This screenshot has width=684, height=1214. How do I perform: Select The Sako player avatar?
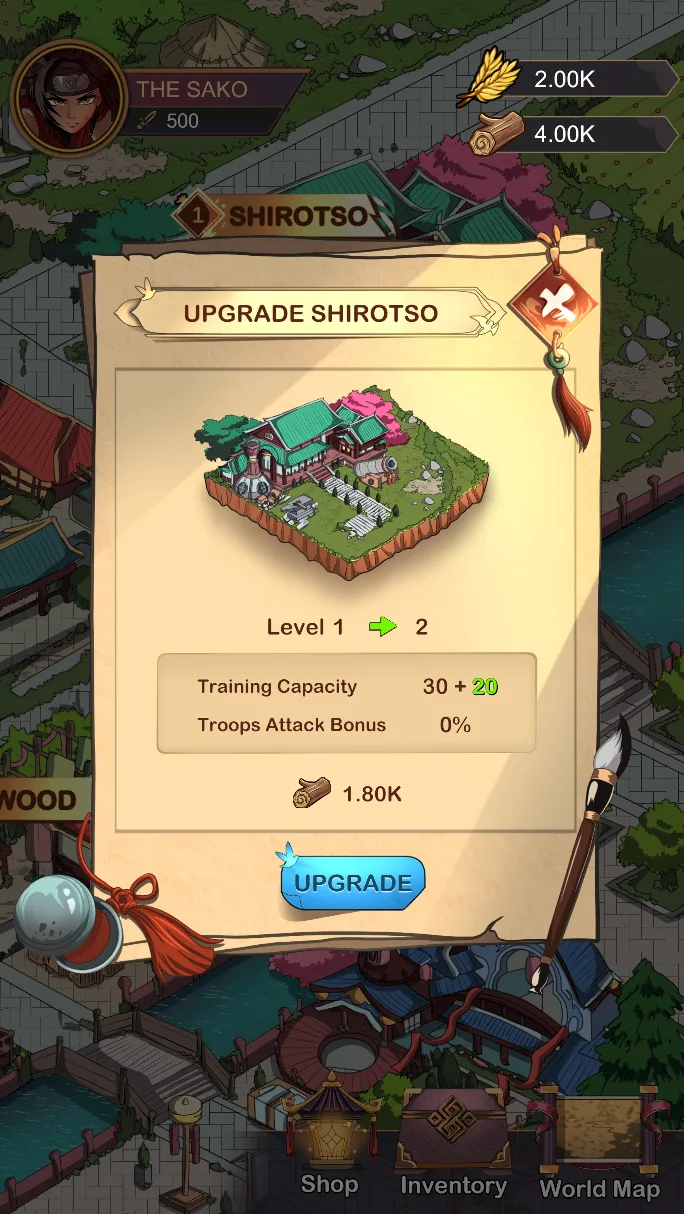pyautogui.click(x=67, y=98)
